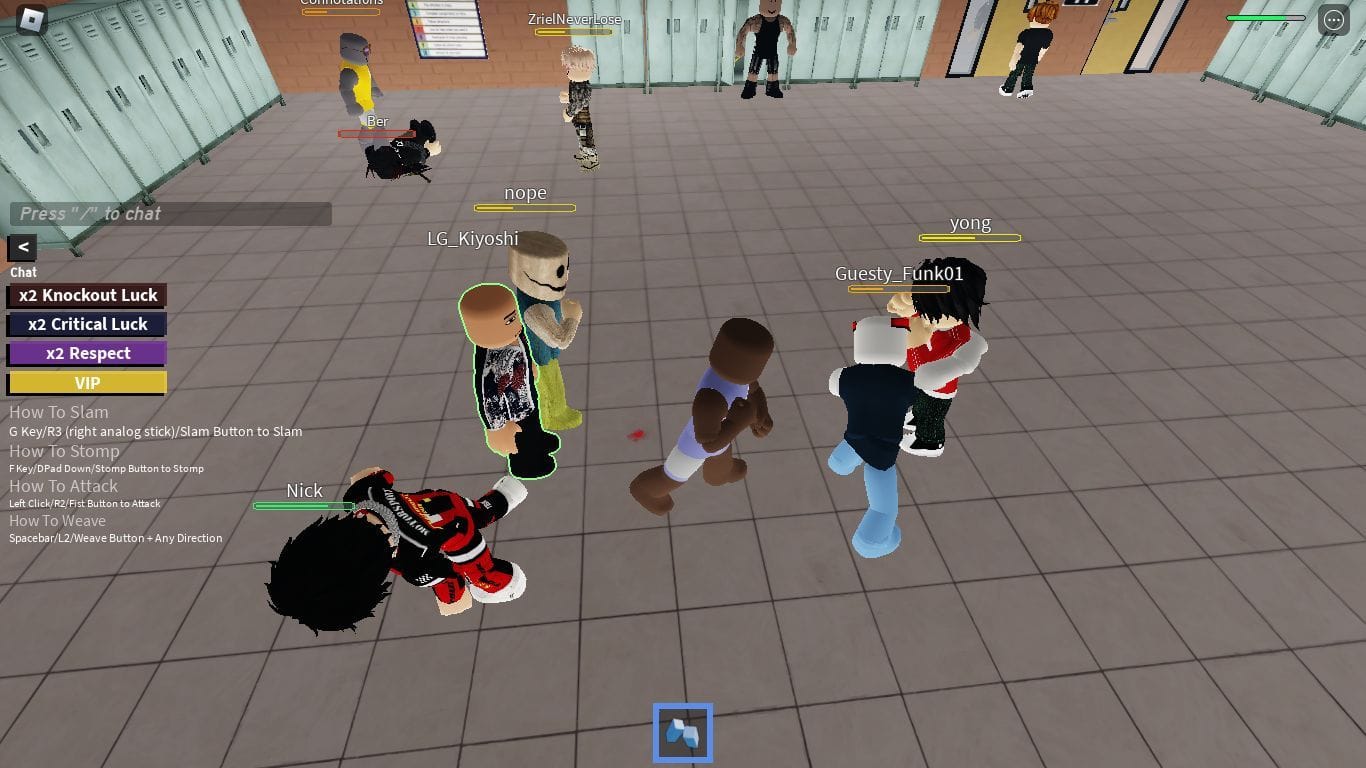Click the How To Slam instruction text

coord(58,412)
